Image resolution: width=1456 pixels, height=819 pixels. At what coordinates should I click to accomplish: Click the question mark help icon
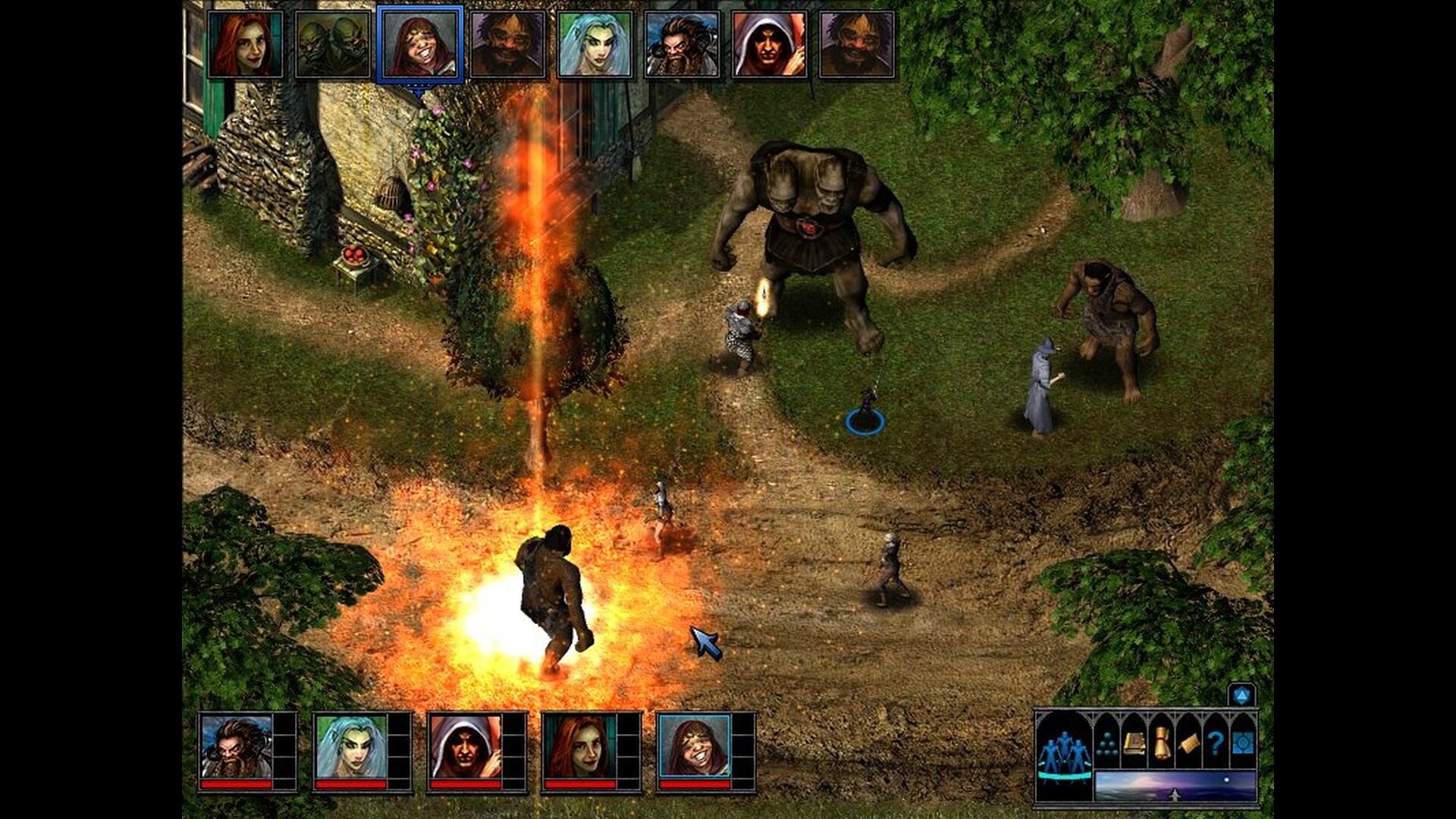1218,744
